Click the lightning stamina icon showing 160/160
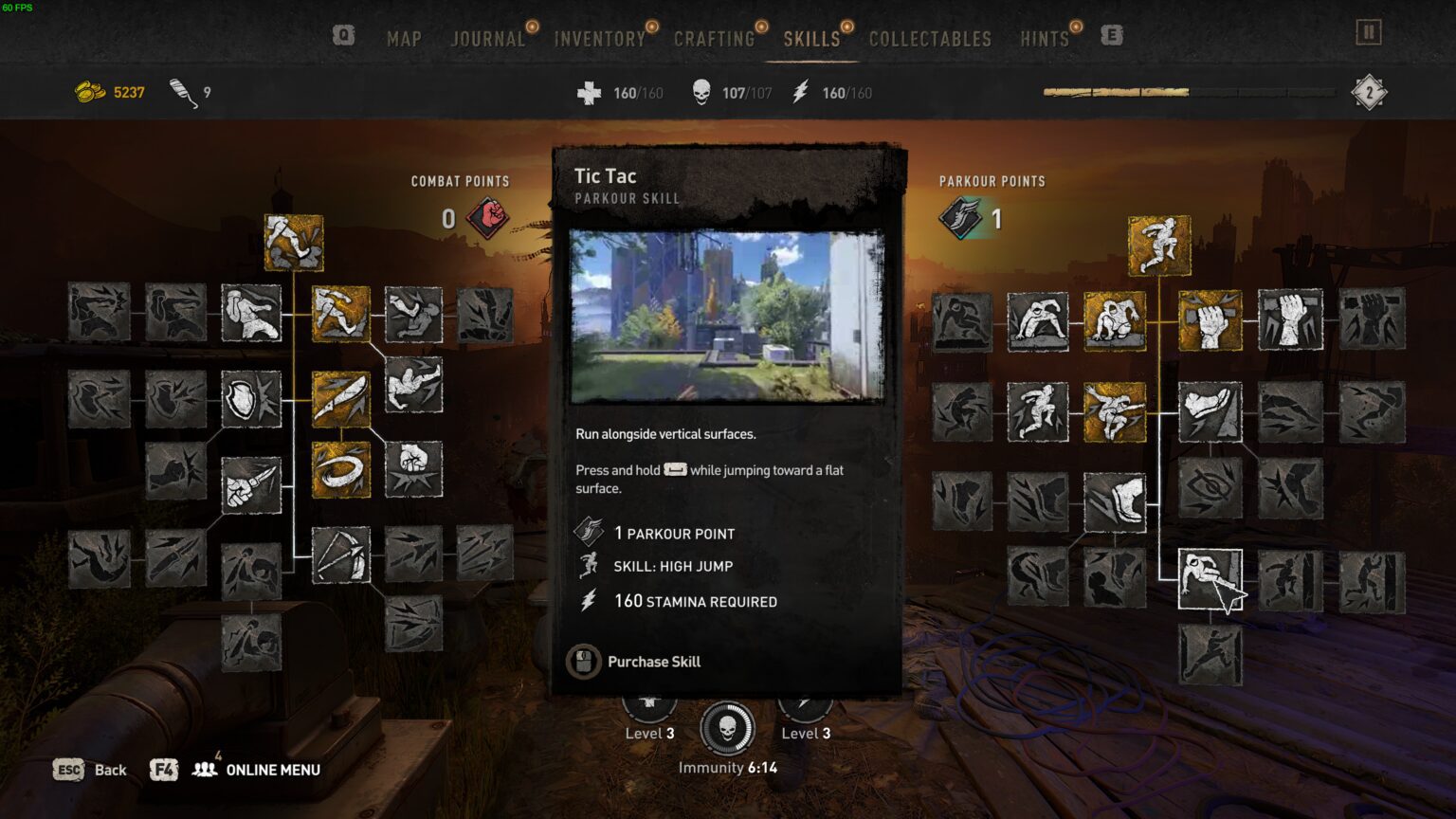The image size is (1456, 819). coord(801,92)
